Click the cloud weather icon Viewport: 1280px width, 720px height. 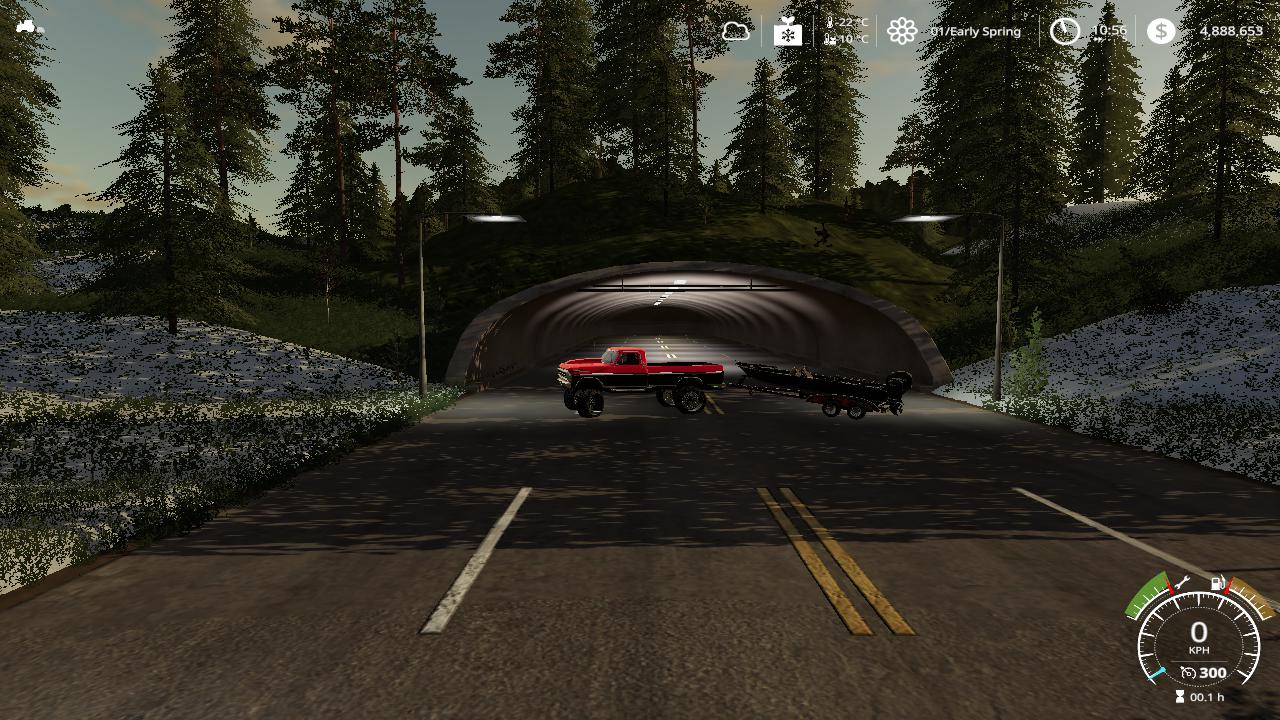(736, 31)
